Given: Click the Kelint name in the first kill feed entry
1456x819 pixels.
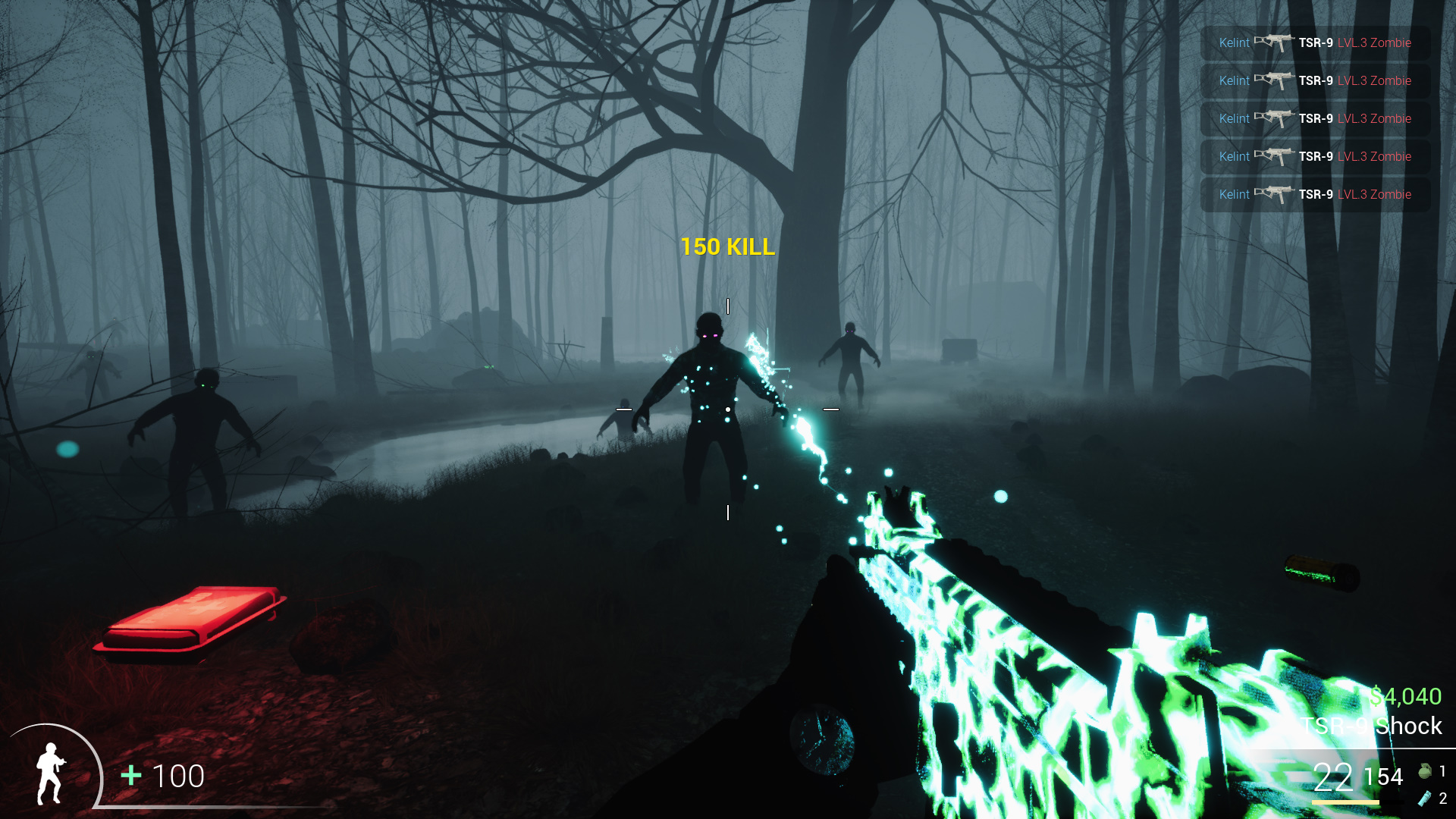Looking at the screenshot, I should (x=1233, y=43).
